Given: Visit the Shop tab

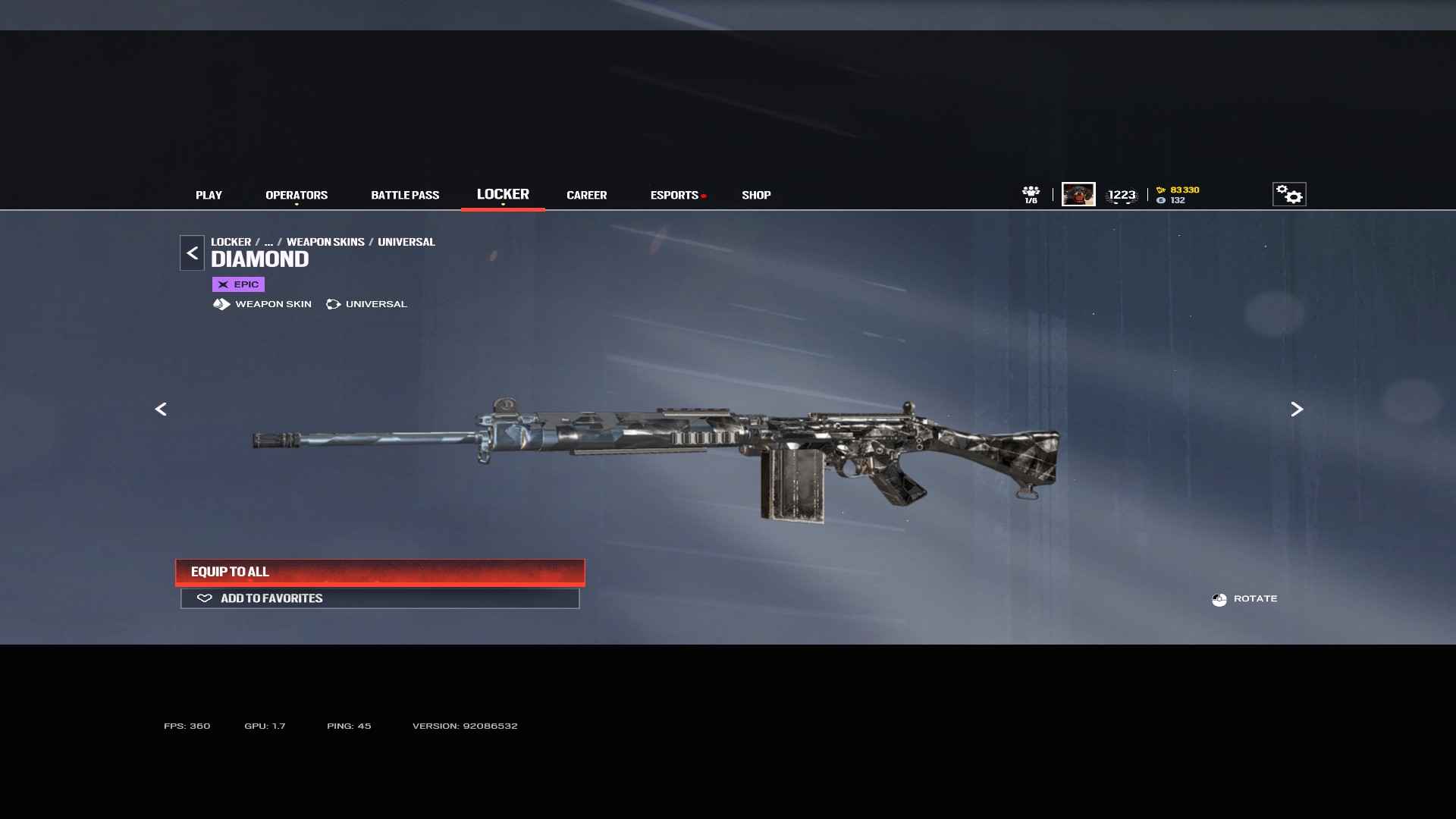Looking at the screenshot, I should (756, 195).
